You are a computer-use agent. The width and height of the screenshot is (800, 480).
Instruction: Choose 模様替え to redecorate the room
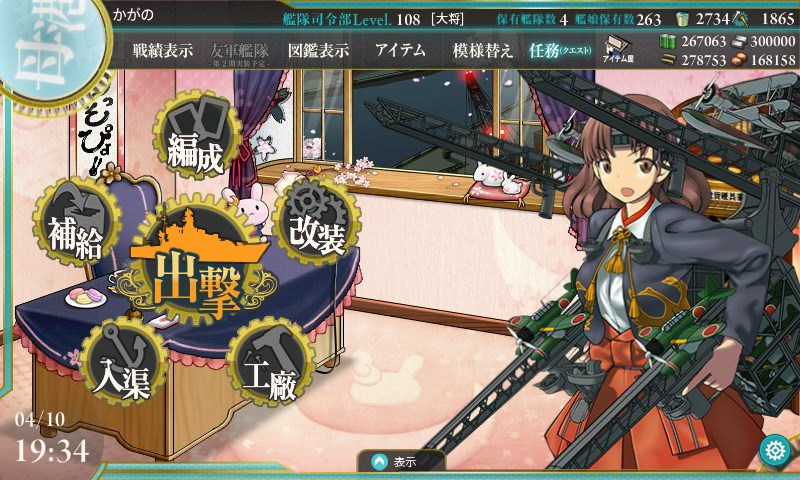482,50
